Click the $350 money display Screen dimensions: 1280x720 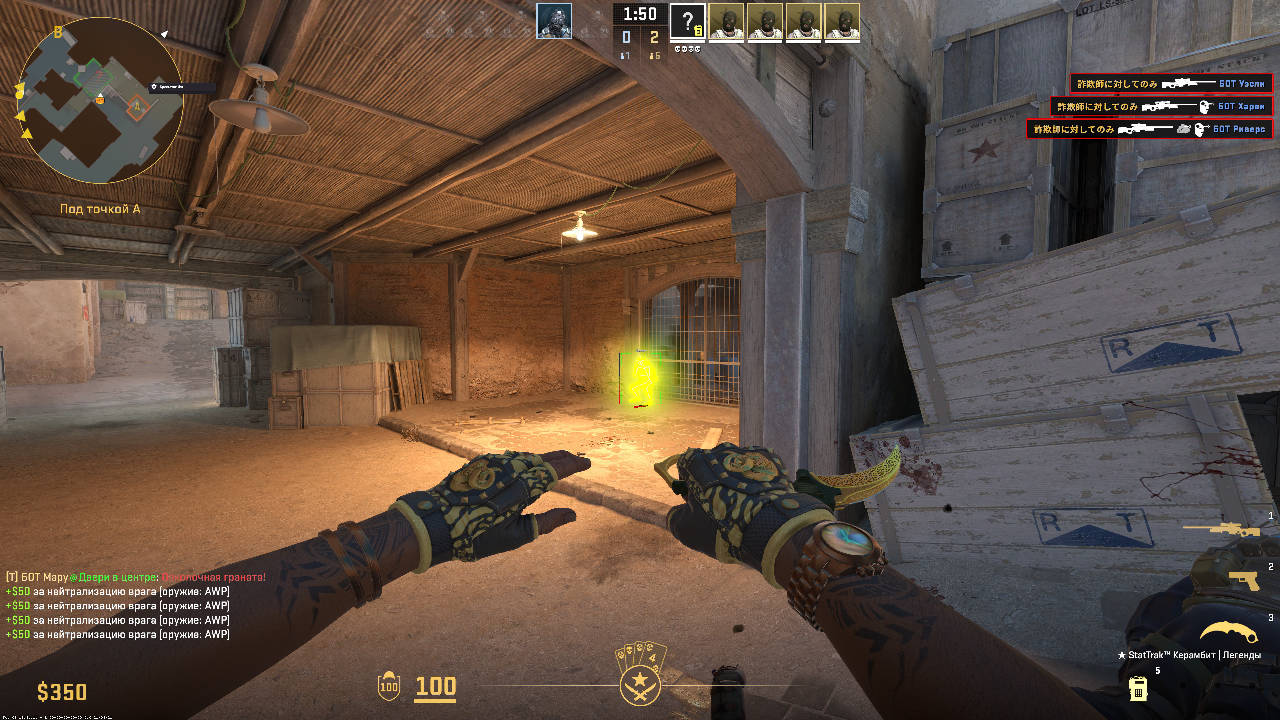(x=62, y=691)
